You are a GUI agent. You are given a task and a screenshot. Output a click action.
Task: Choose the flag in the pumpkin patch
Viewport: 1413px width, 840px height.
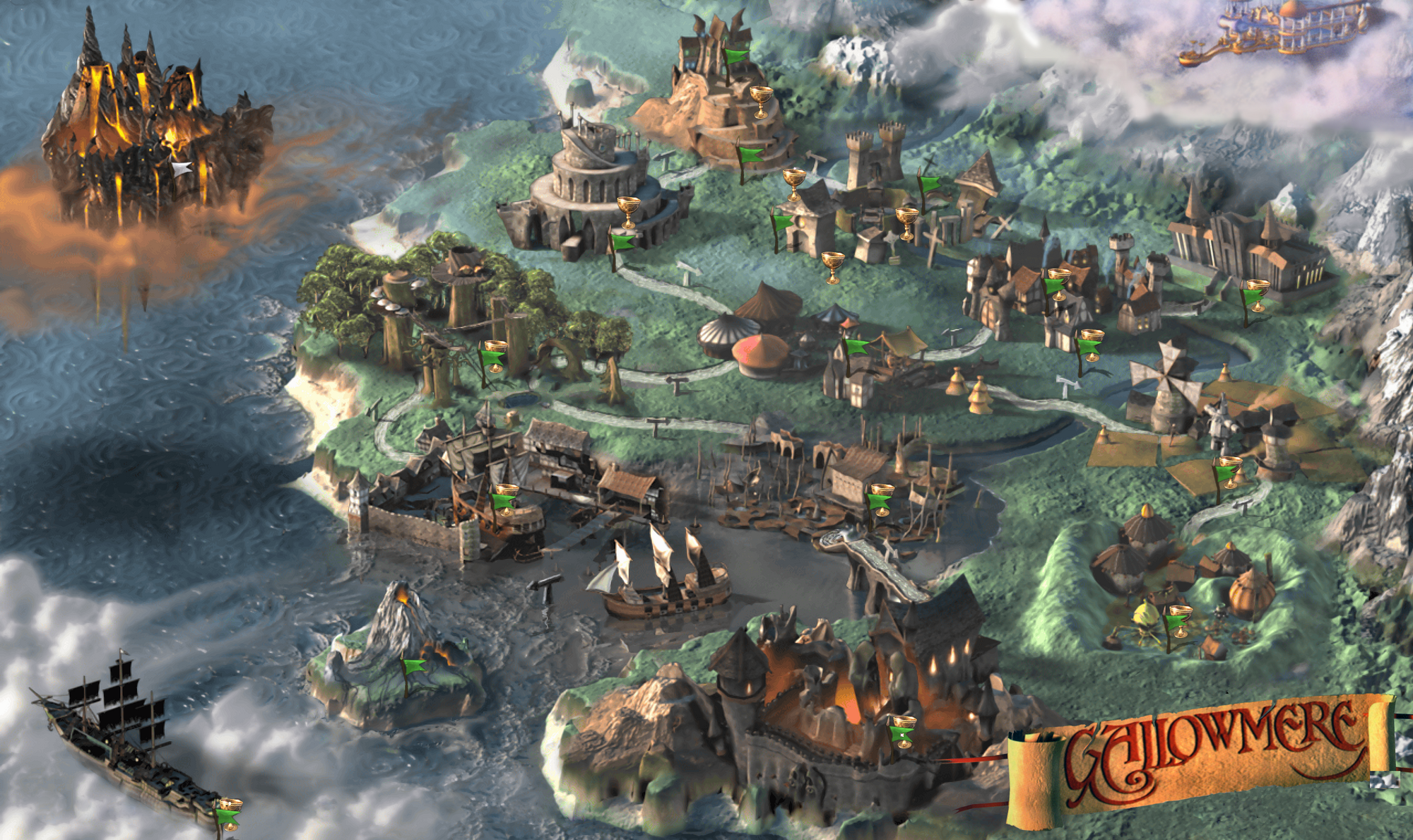[1174, 623]
